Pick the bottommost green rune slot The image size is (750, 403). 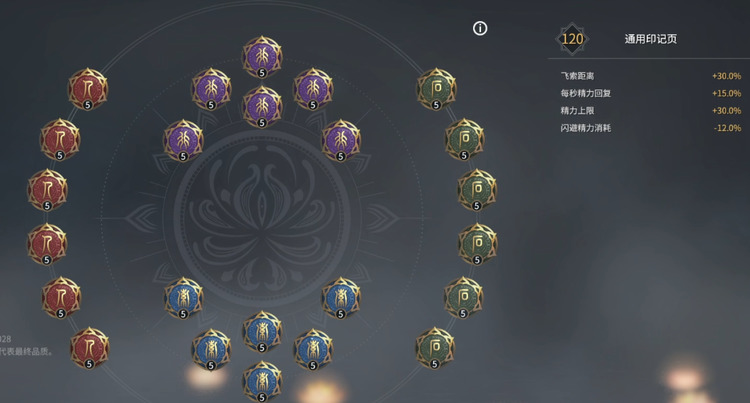point(434,346)
